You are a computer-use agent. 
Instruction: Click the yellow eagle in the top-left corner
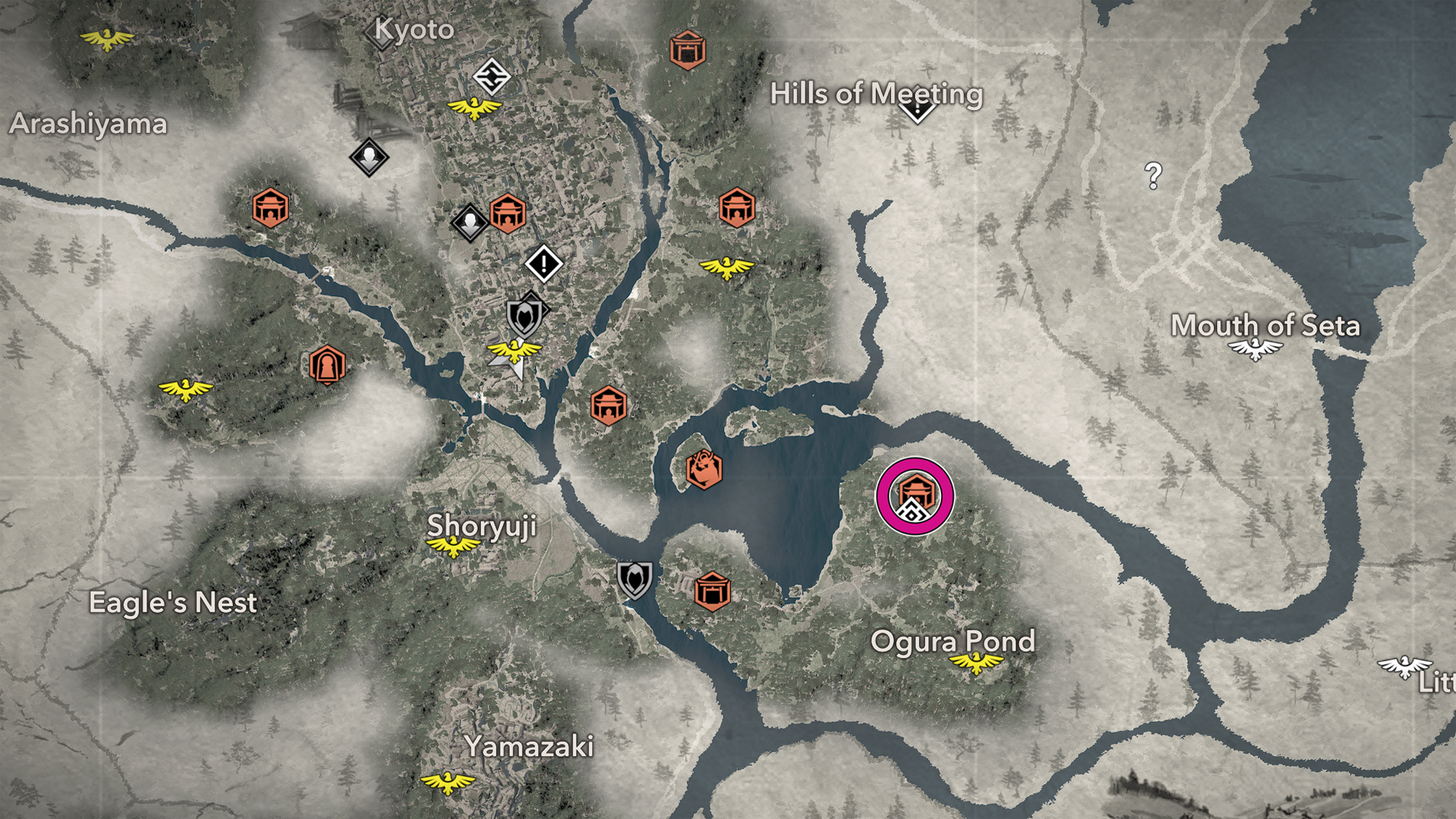point(107,38)
